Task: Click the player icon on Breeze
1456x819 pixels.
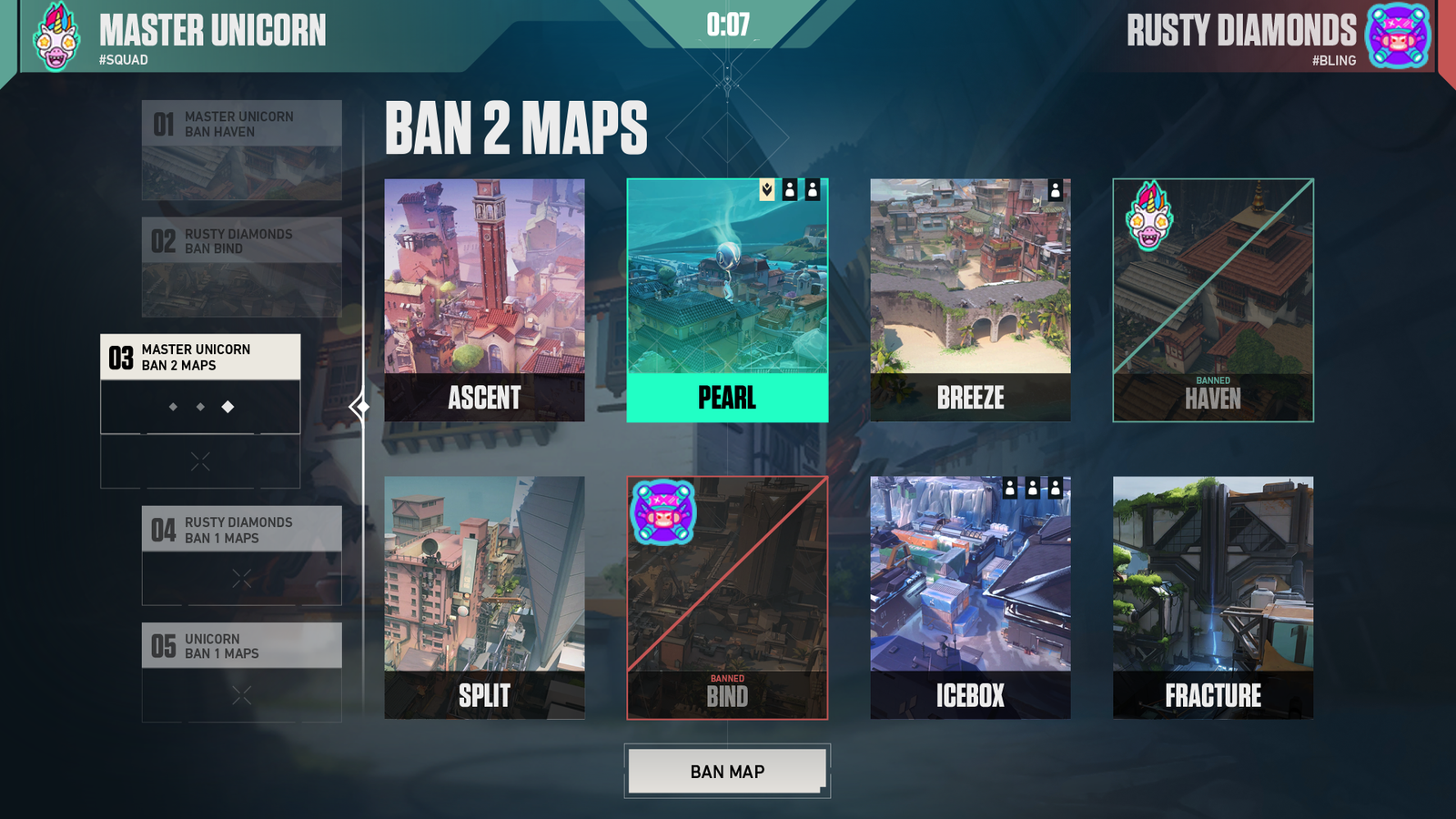Action: (1057, 192)
